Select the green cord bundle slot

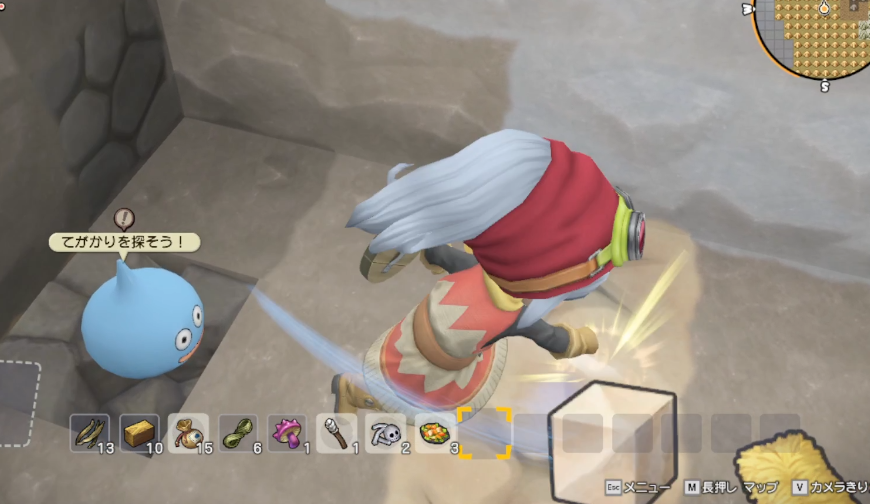(x=237, y=433)
